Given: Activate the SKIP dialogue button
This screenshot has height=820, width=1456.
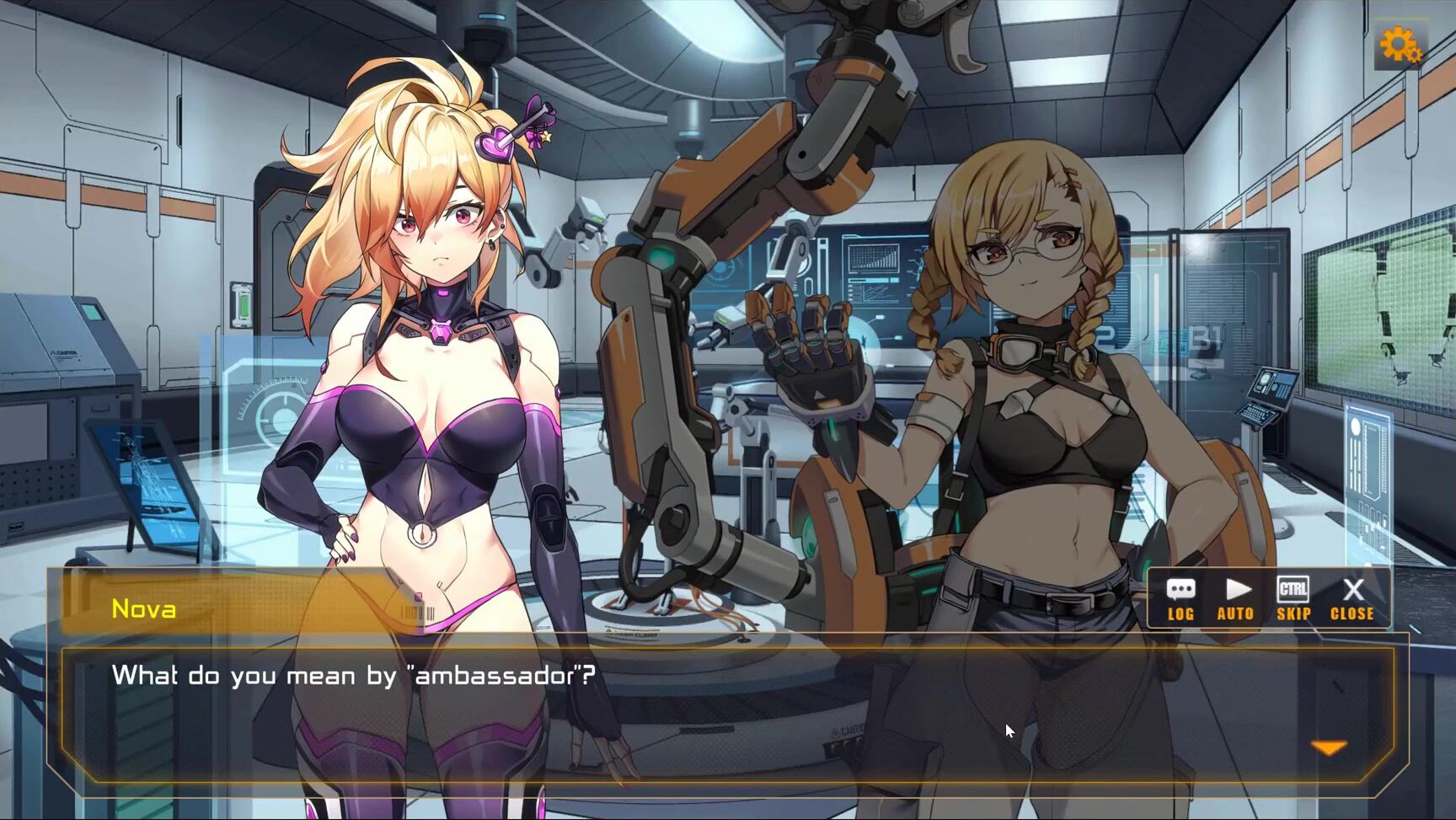Looking at the screenshot, I should coord(1293,599).
